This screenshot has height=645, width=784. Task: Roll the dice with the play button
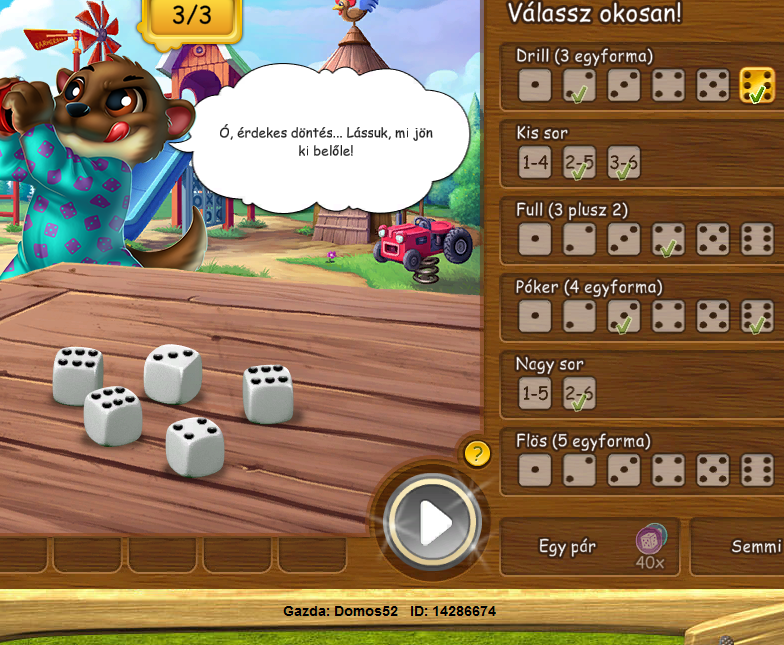[x=434, y=523]
